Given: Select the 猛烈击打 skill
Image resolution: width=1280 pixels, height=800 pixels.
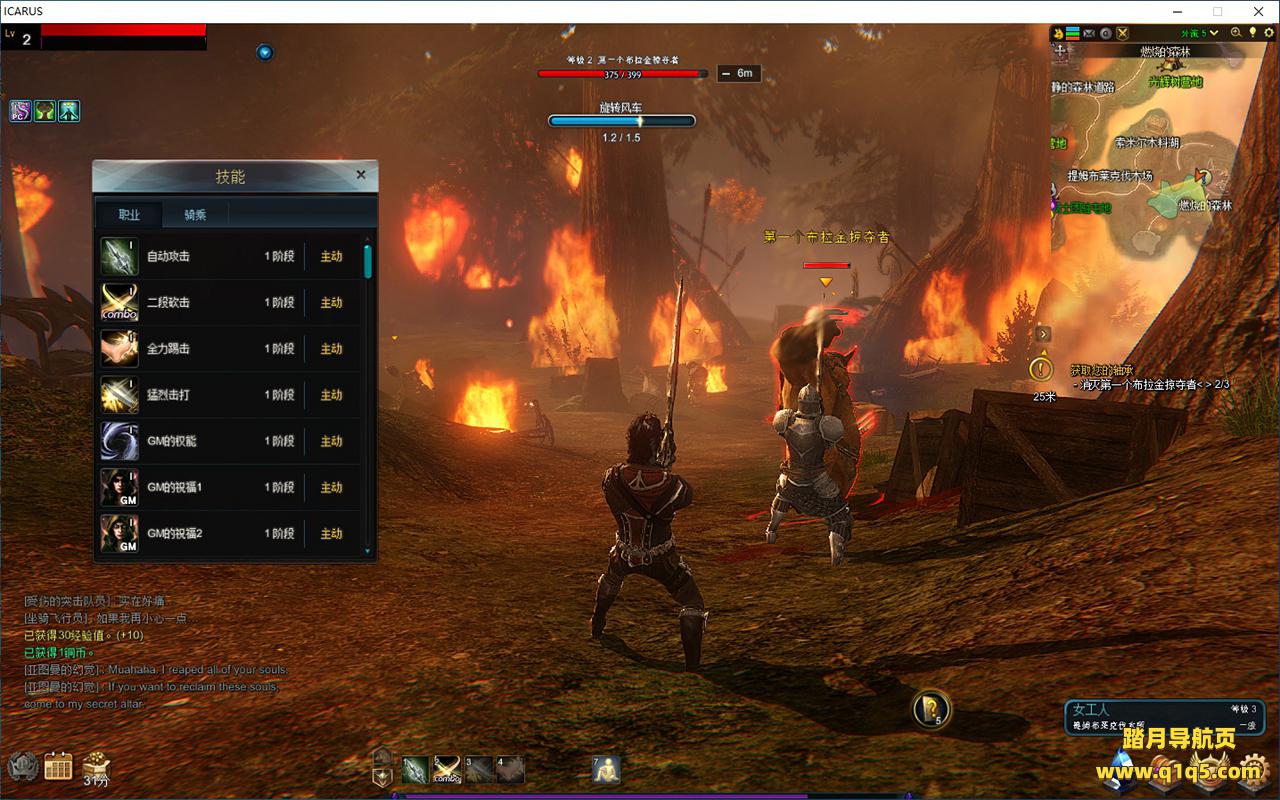Looking at the screenshot, I should (230, 395).
